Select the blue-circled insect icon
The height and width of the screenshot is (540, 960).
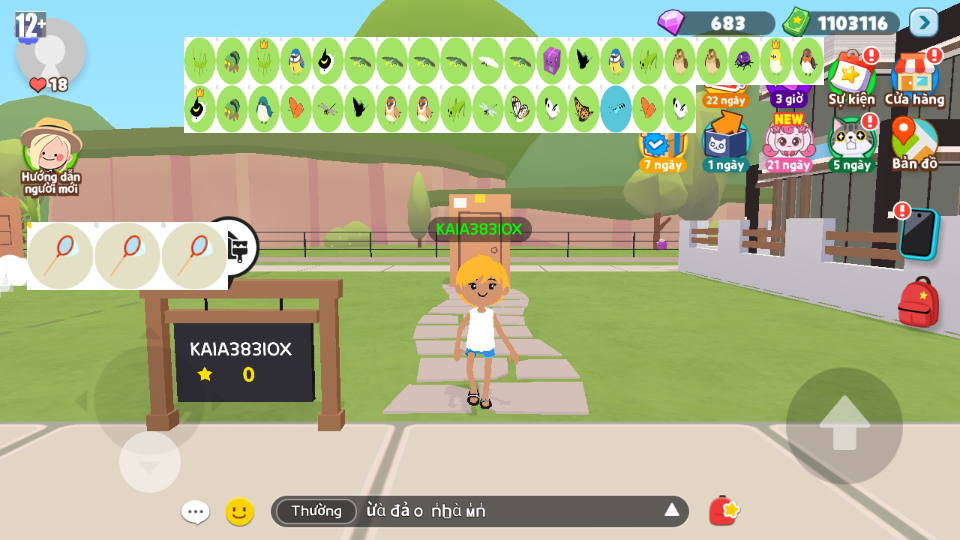click(616, 109)
